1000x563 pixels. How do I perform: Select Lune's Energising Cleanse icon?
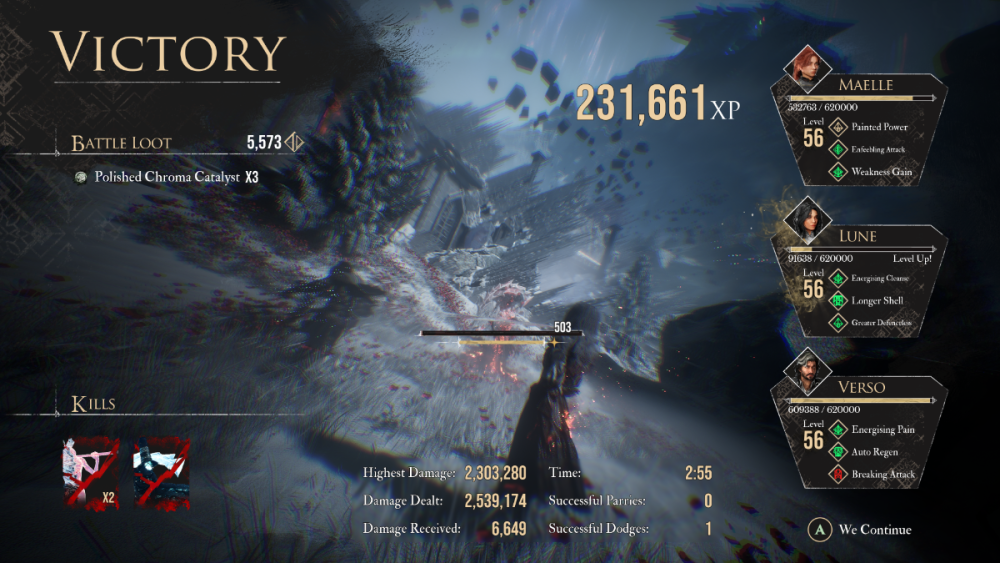pyautogui.click(x=839, y=278)
